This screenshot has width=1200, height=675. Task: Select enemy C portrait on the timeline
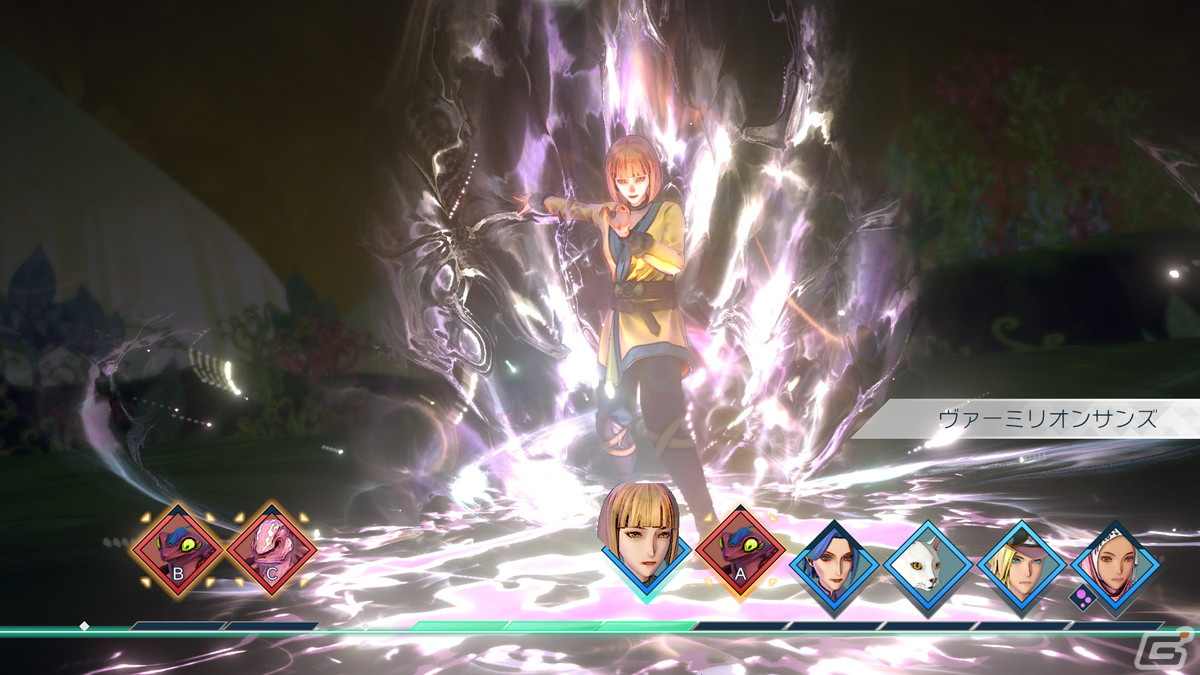pos(272,549)
